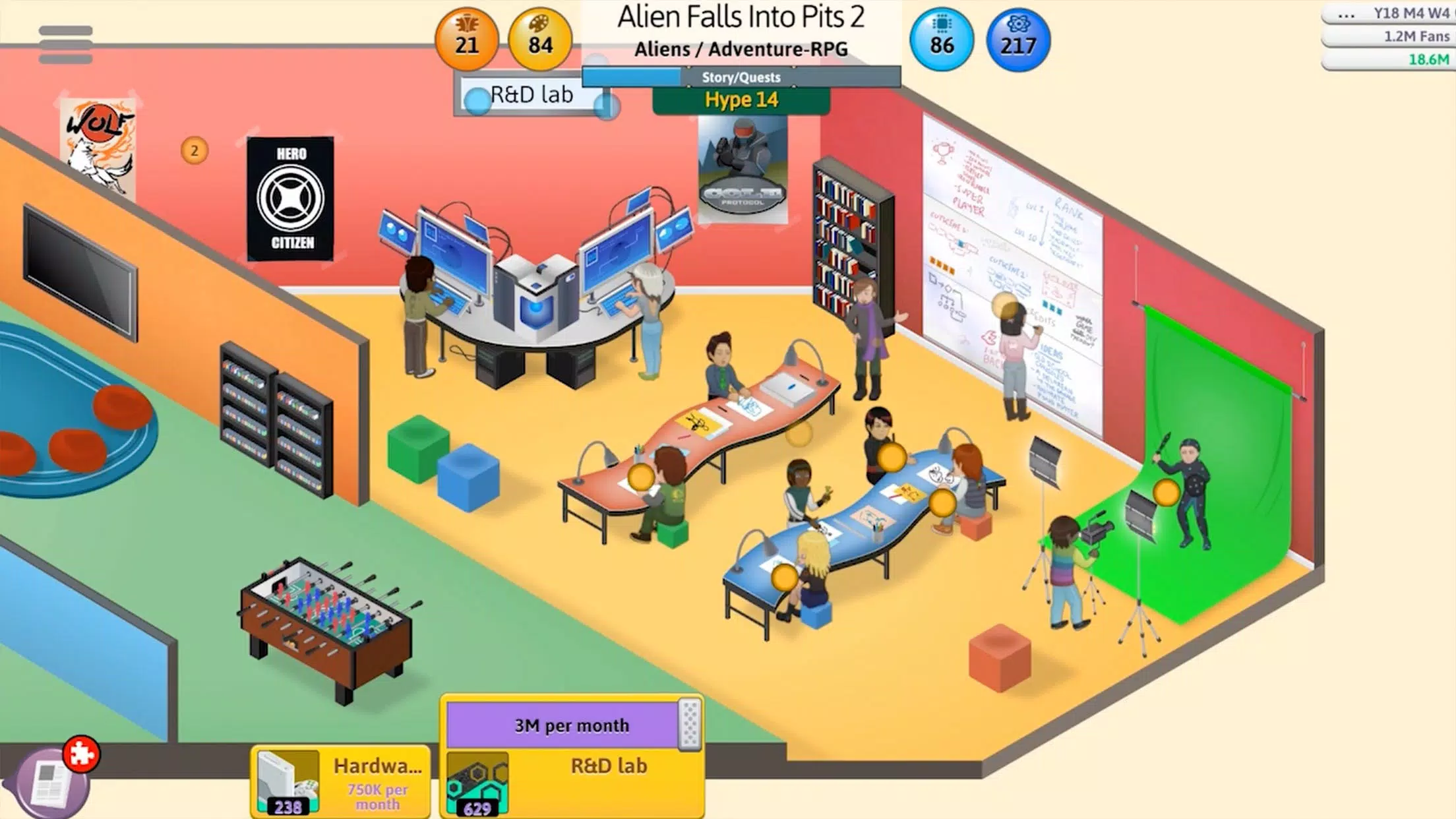Collect the blue technology points bubble showing 86
Image resolution: width=1456 pixels, height=819 pixels.
tap(942, 41)
